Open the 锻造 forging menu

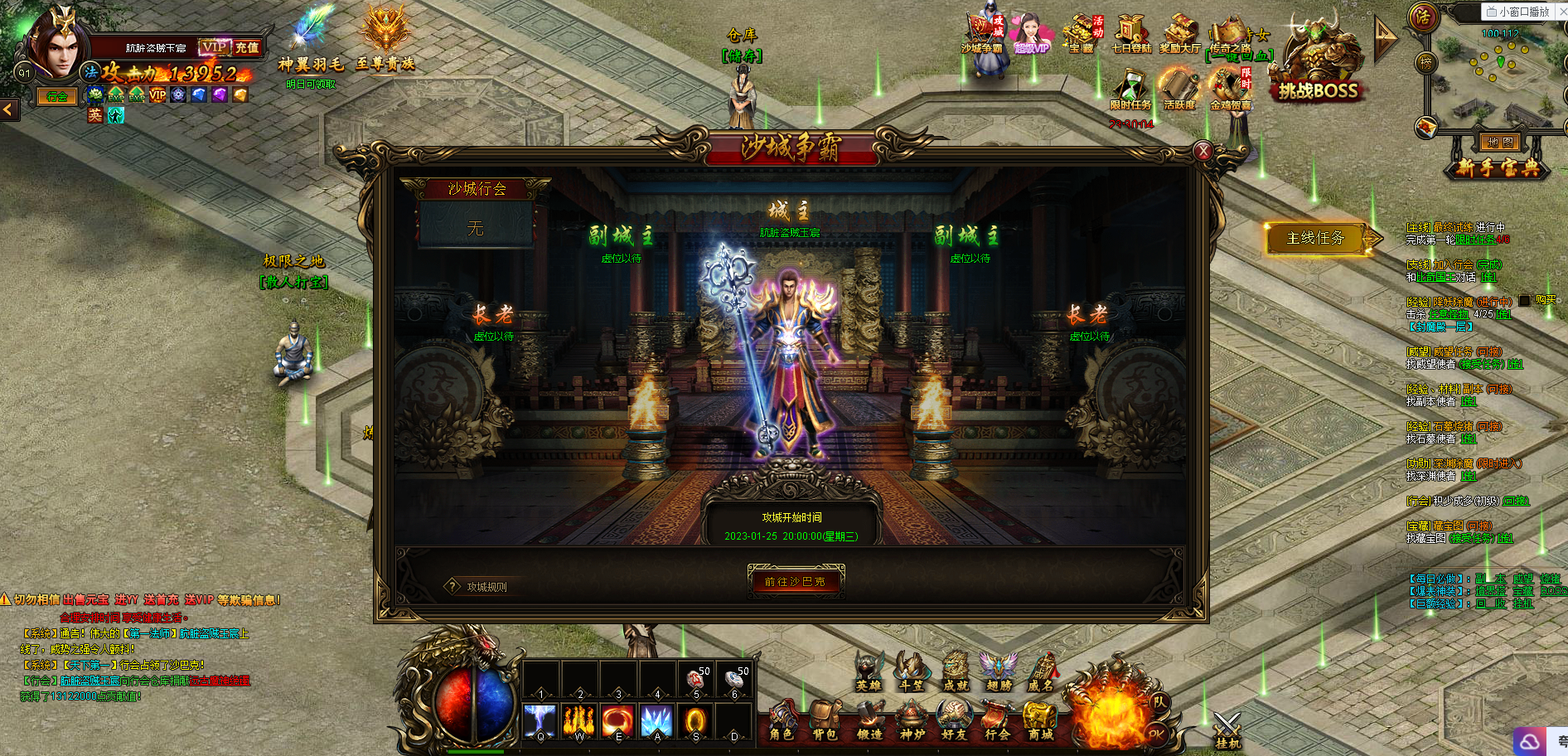tap(869, 720)
